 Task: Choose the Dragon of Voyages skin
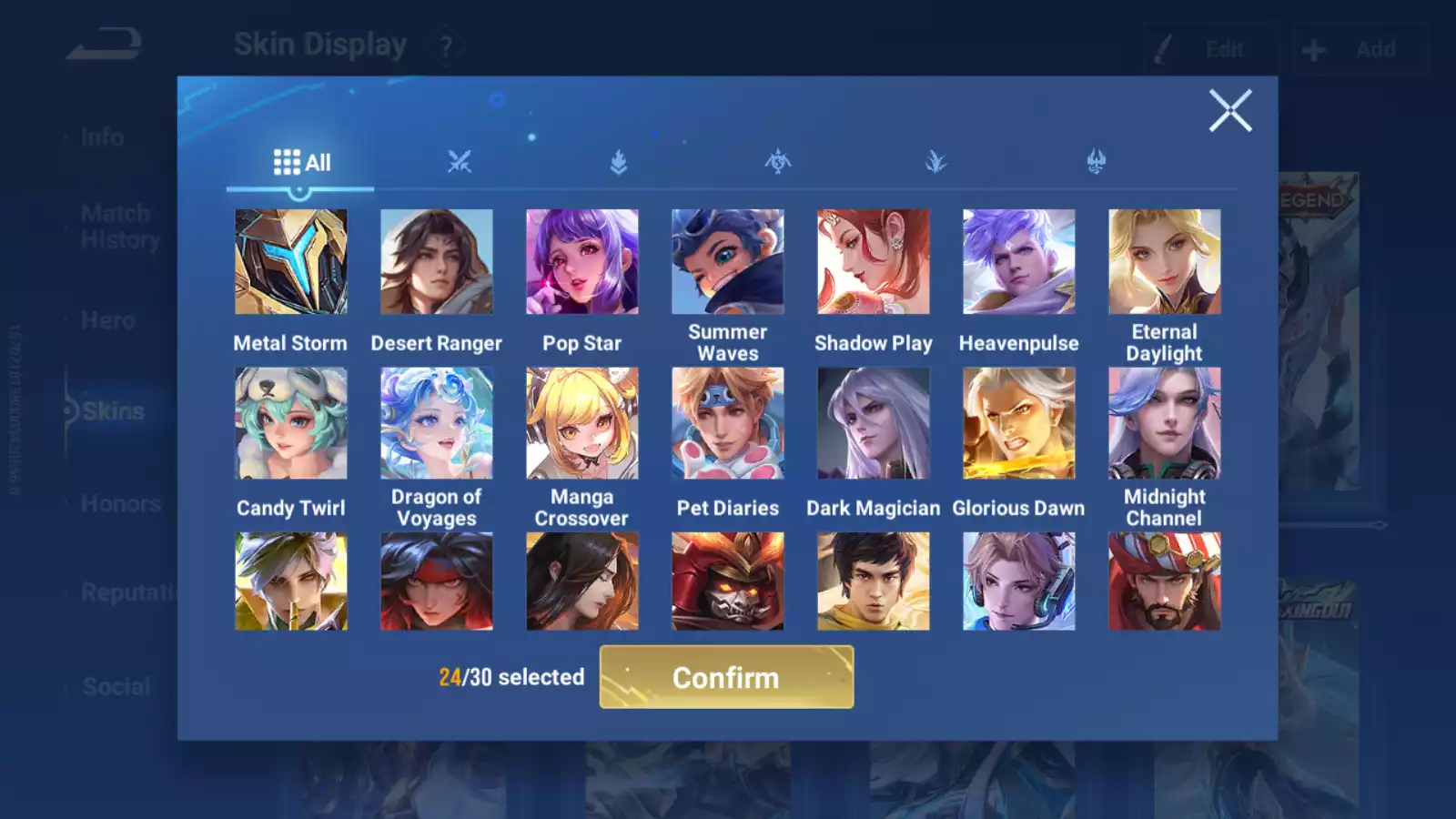(437, 423)
